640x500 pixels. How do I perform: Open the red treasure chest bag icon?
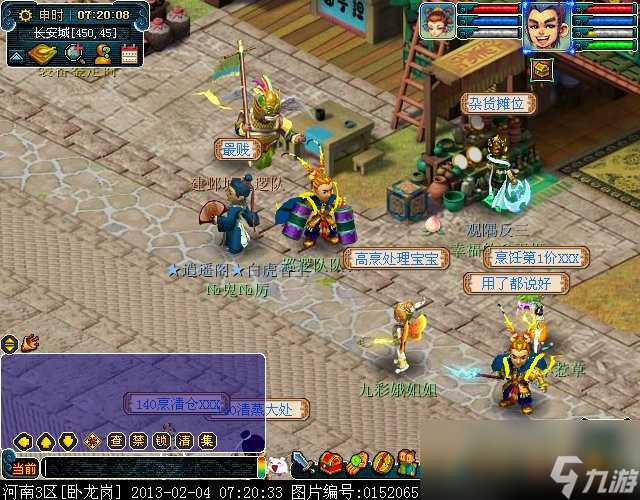pyautogui.click(x=332, y=464)
